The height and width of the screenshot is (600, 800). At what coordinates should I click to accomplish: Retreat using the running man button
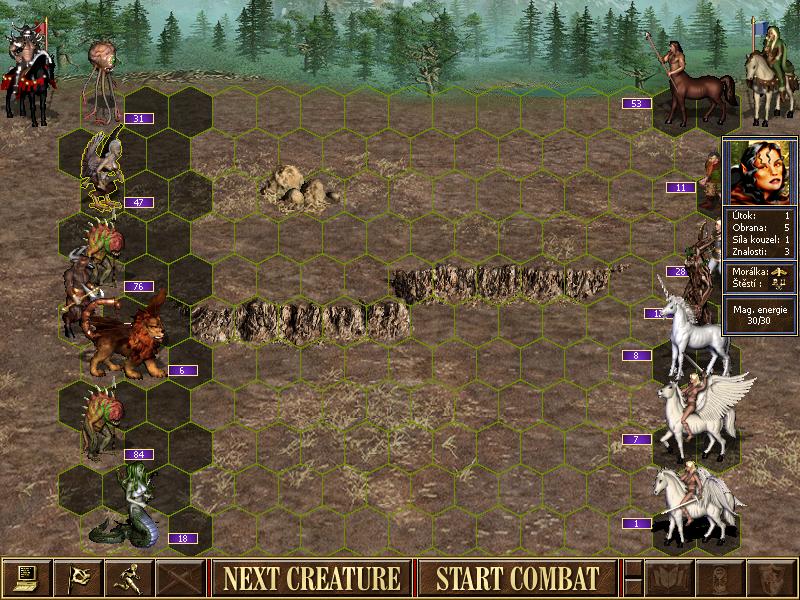(x=130, y=578)
